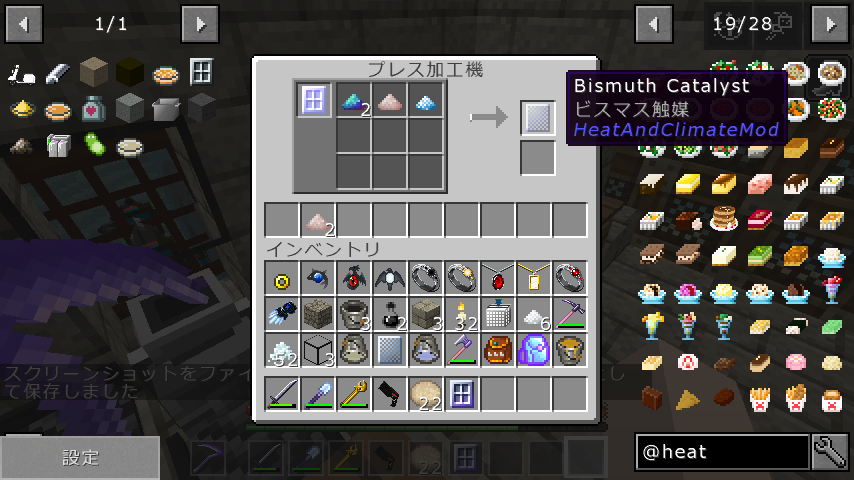
Task: Click the 設定 settings button
Action: tap(80, 457)
